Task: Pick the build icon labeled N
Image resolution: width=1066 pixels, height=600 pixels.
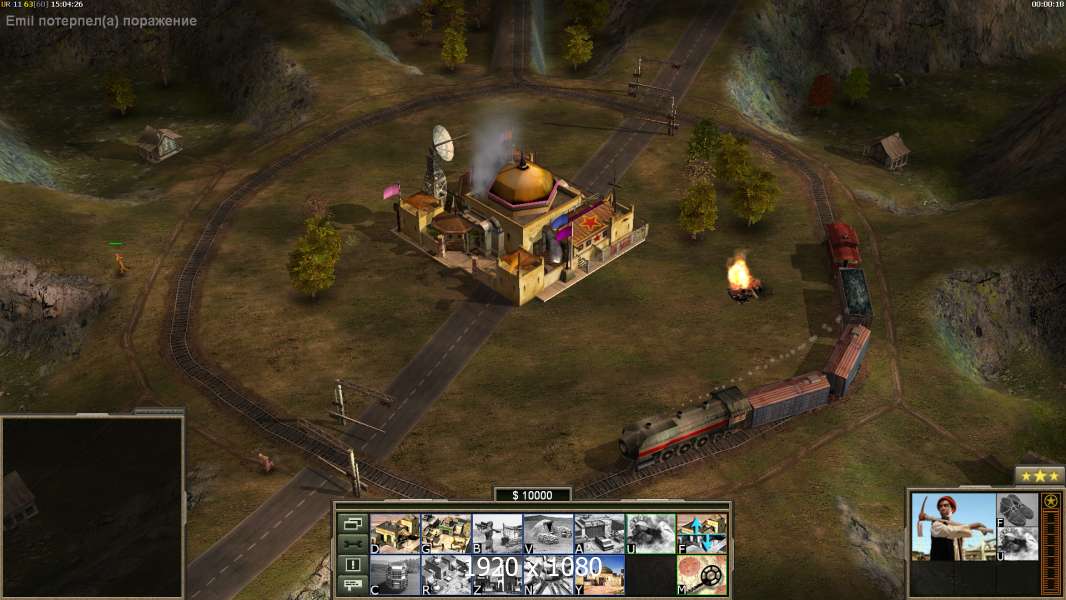Action: [548, 575]
